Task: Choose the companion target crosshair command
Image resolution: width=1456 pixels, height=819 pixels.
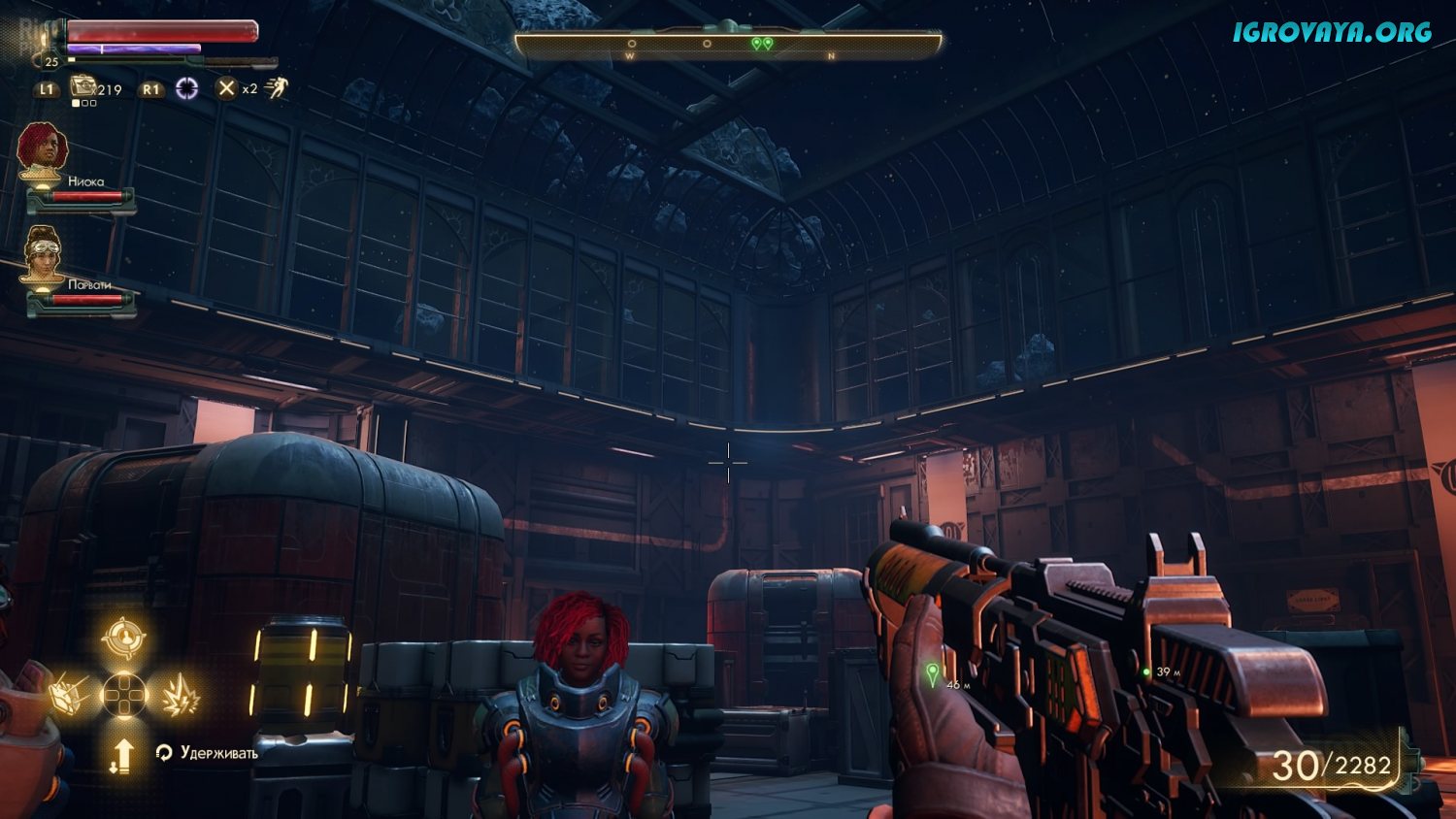Action: coord(124,639)
